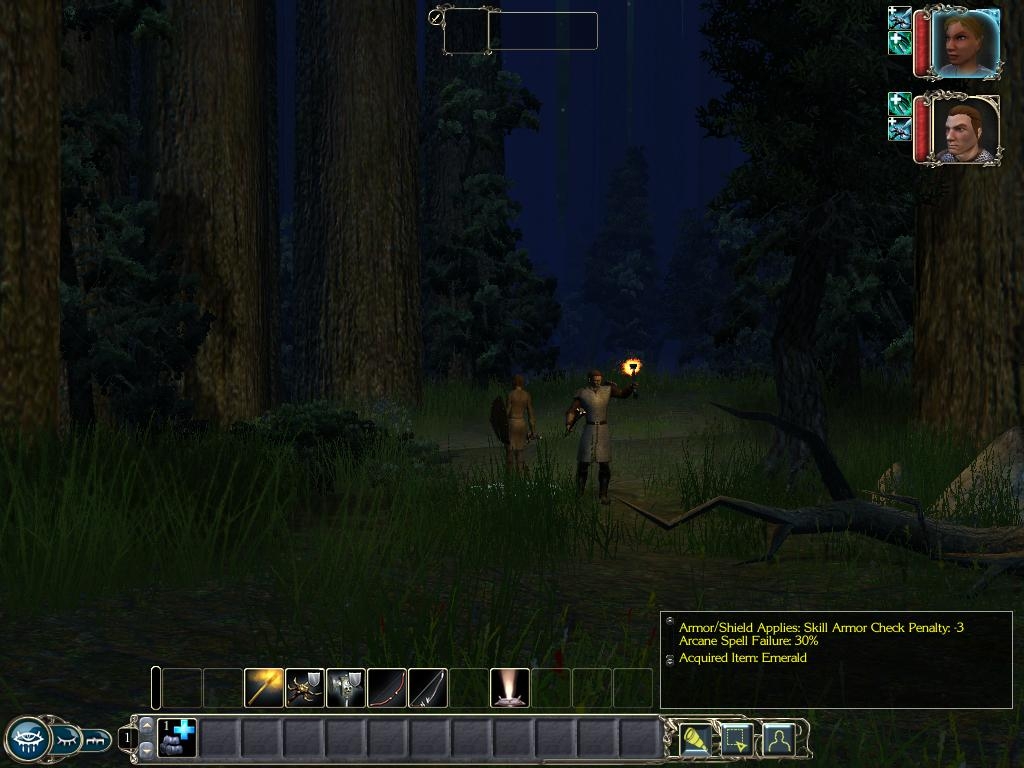Select the spiked armor and shield slot
The image size is (1024, 768).
(x=304, y=688)
